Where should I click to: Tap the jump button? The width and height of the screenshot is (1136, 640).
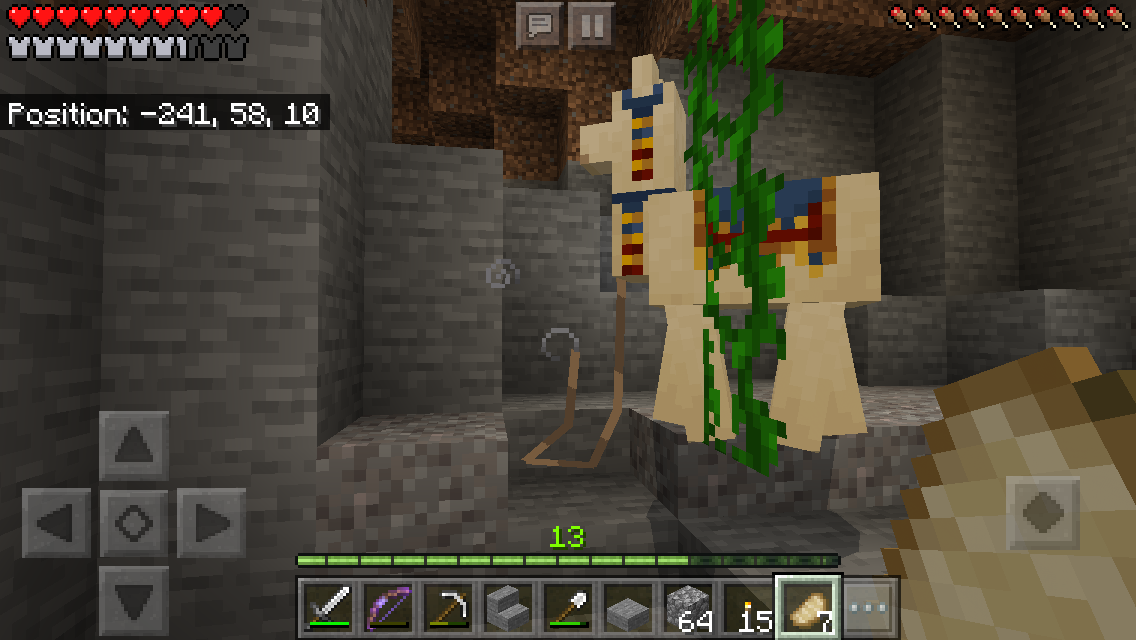tap(1043, 513)
